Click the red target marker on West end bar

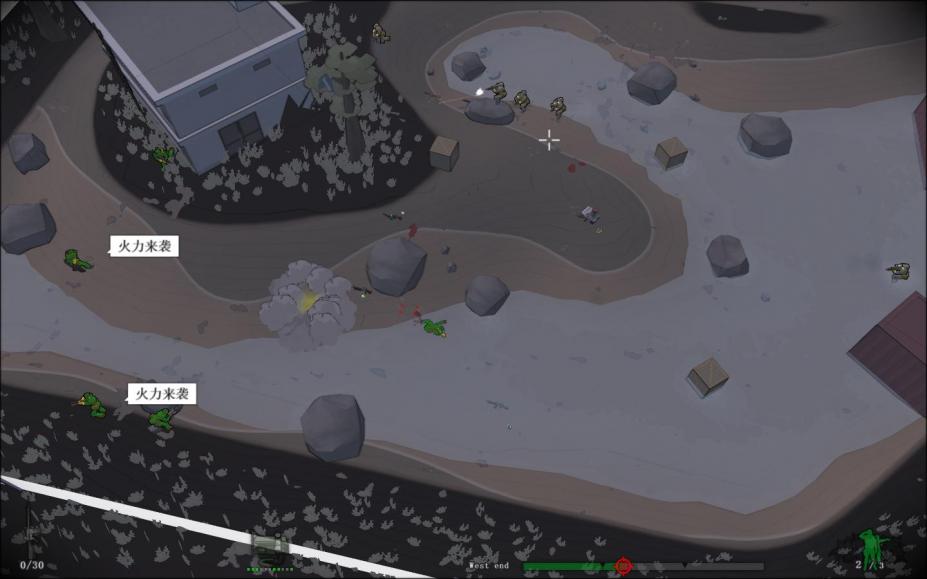pyautogui.click(x=624, y=566)
